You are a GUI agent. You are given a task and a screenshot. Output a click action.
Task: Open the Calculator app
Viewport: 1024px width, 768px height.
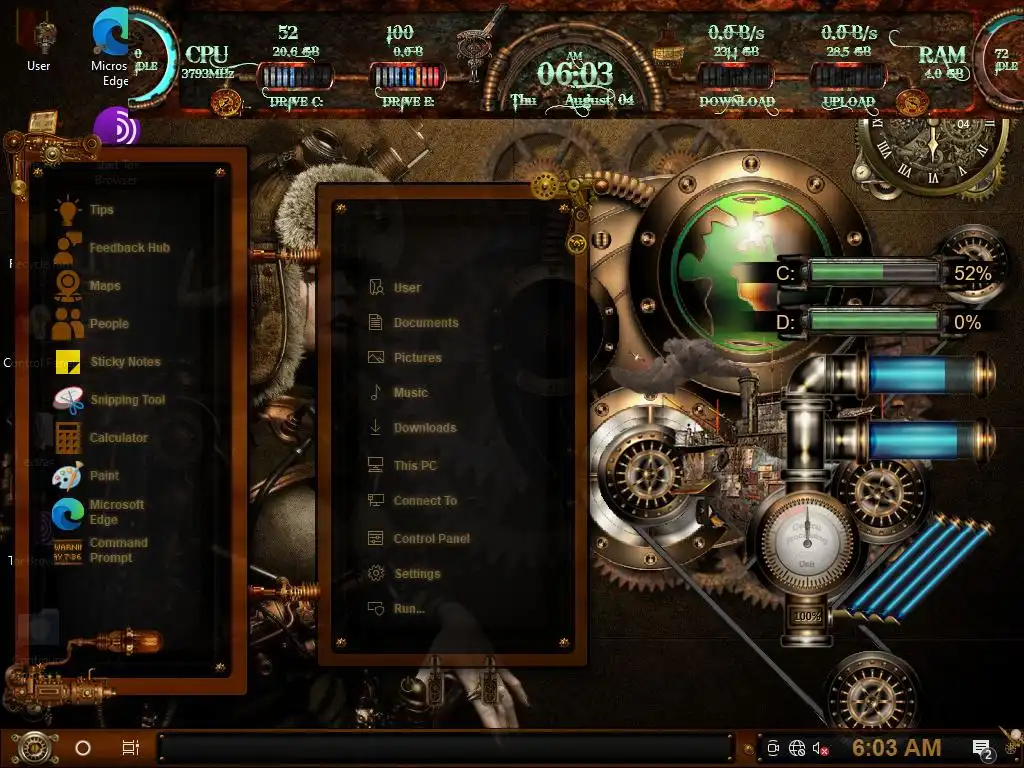(117, 438)
